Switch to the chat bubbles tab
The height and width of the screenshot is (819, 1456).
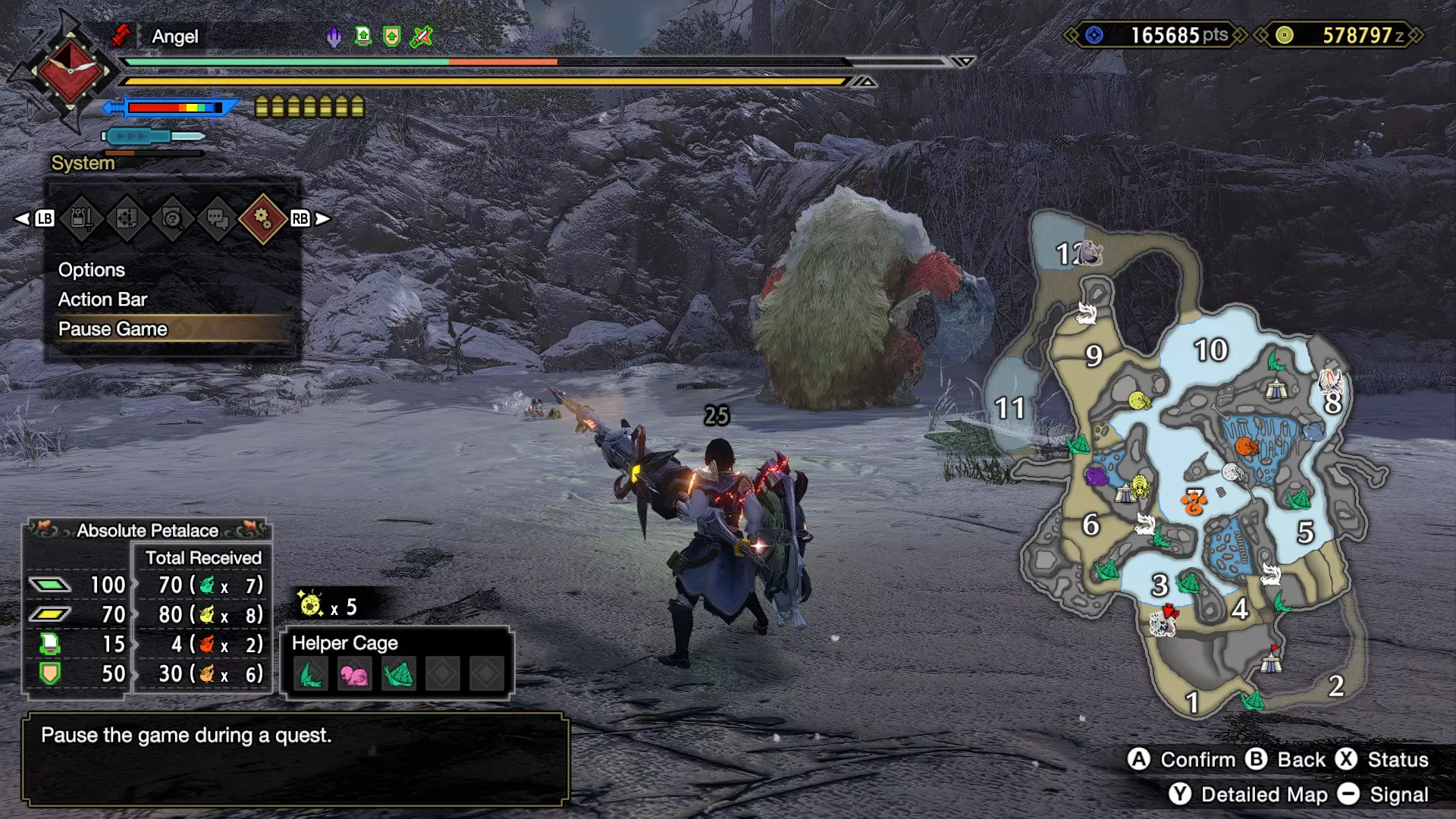(218, 219)
